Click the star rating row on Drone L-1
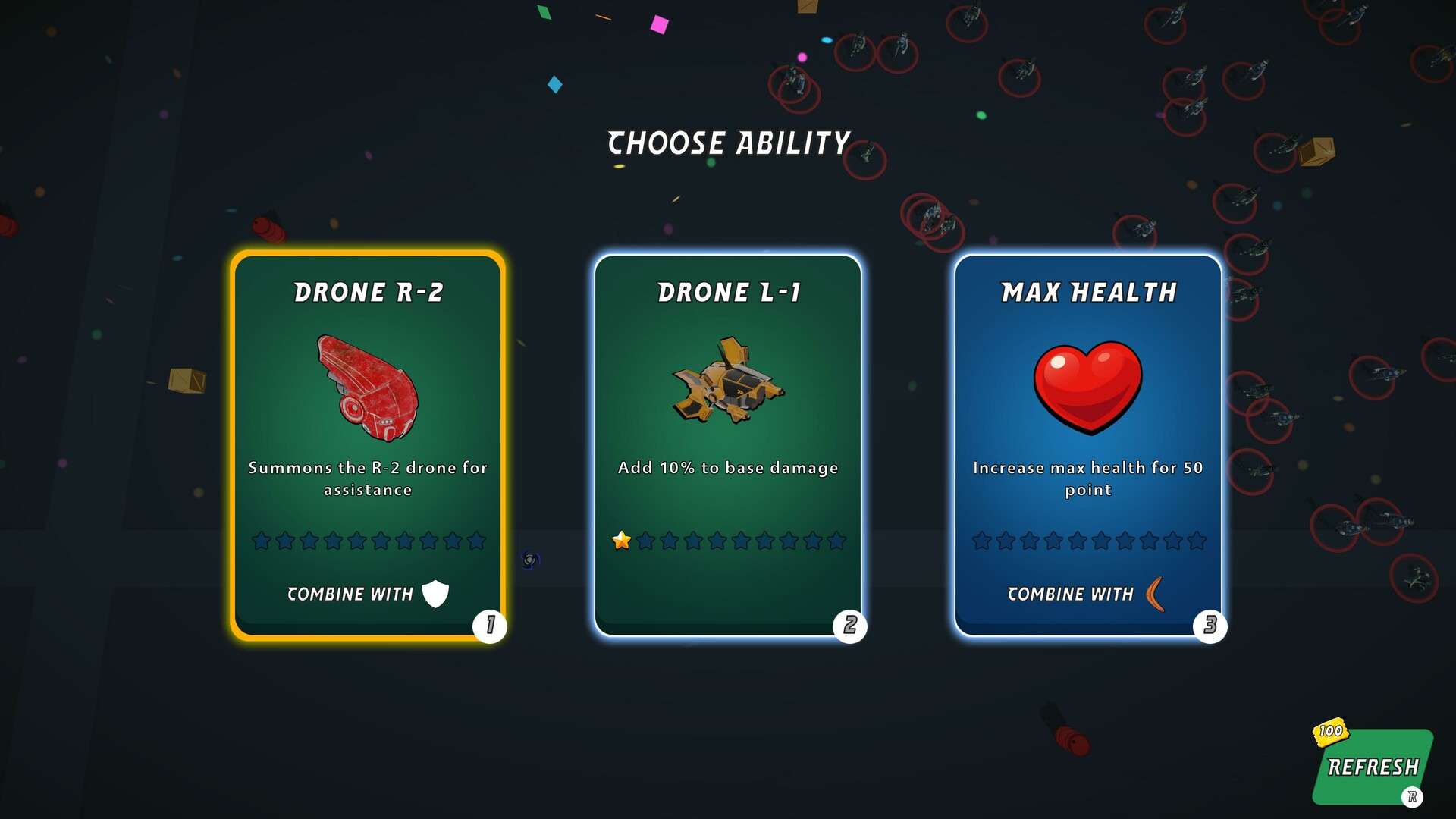 [728, 541]
